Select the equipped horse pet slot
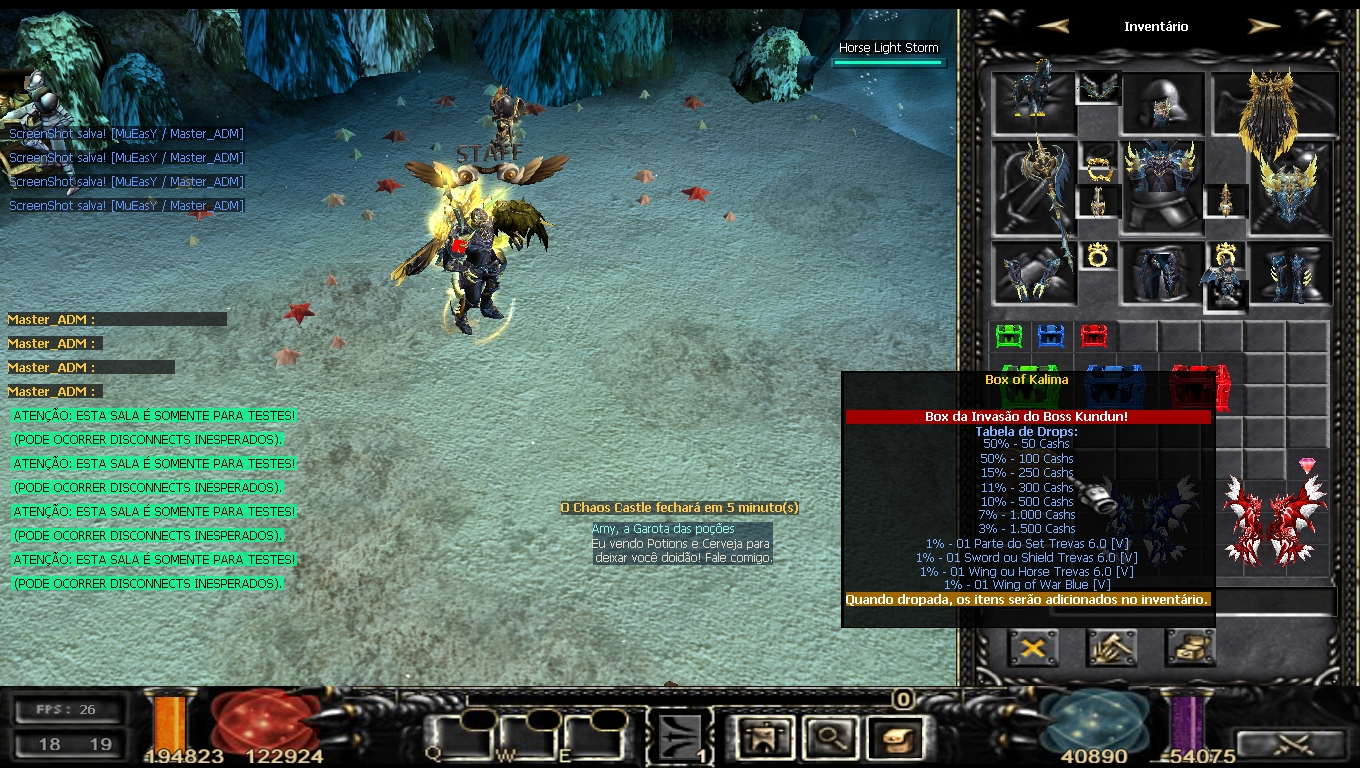 point(1034,99)
